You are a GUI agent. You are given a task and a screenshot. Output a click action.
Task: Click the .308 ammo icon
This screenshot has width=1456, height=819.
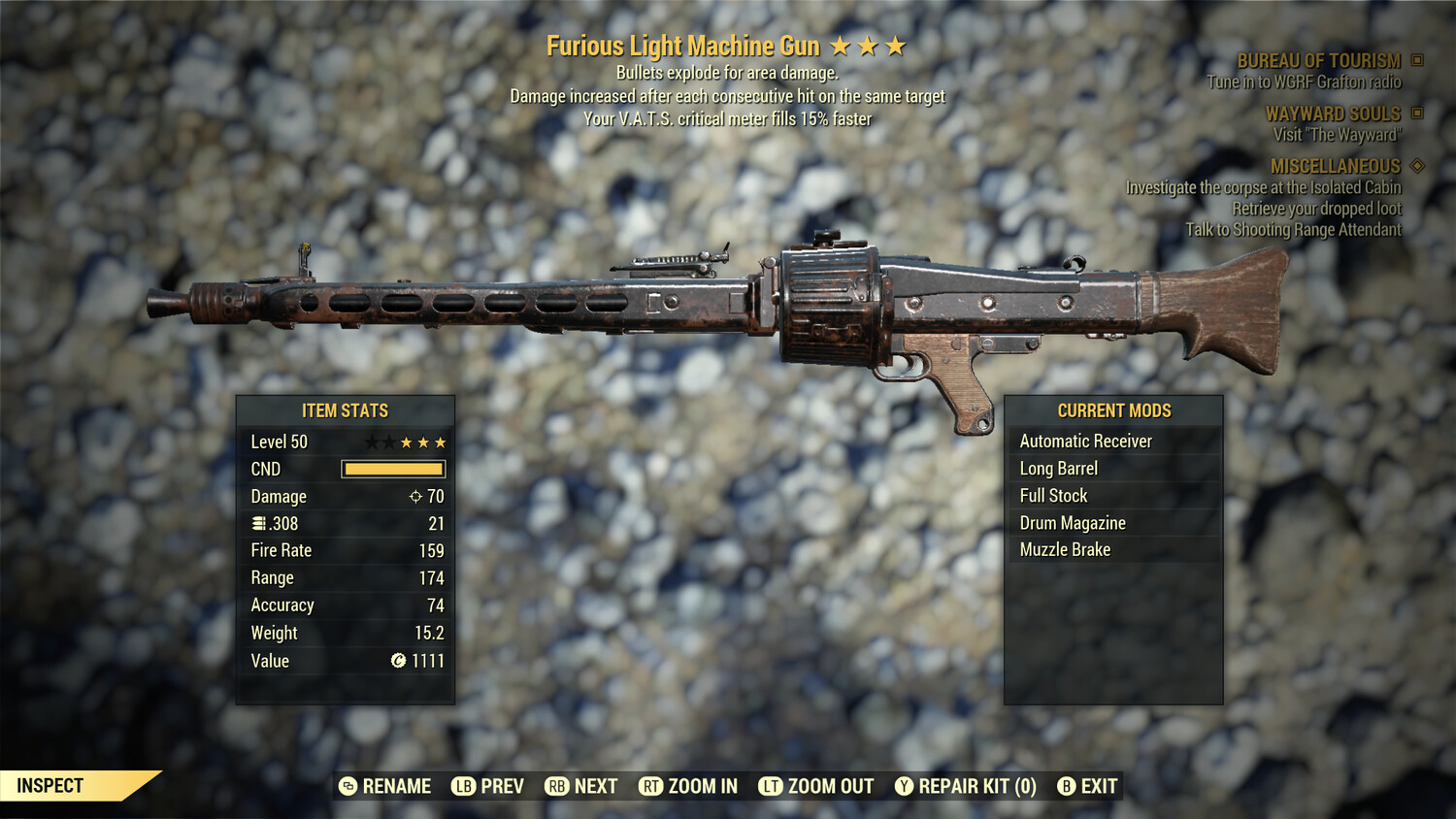258,523
